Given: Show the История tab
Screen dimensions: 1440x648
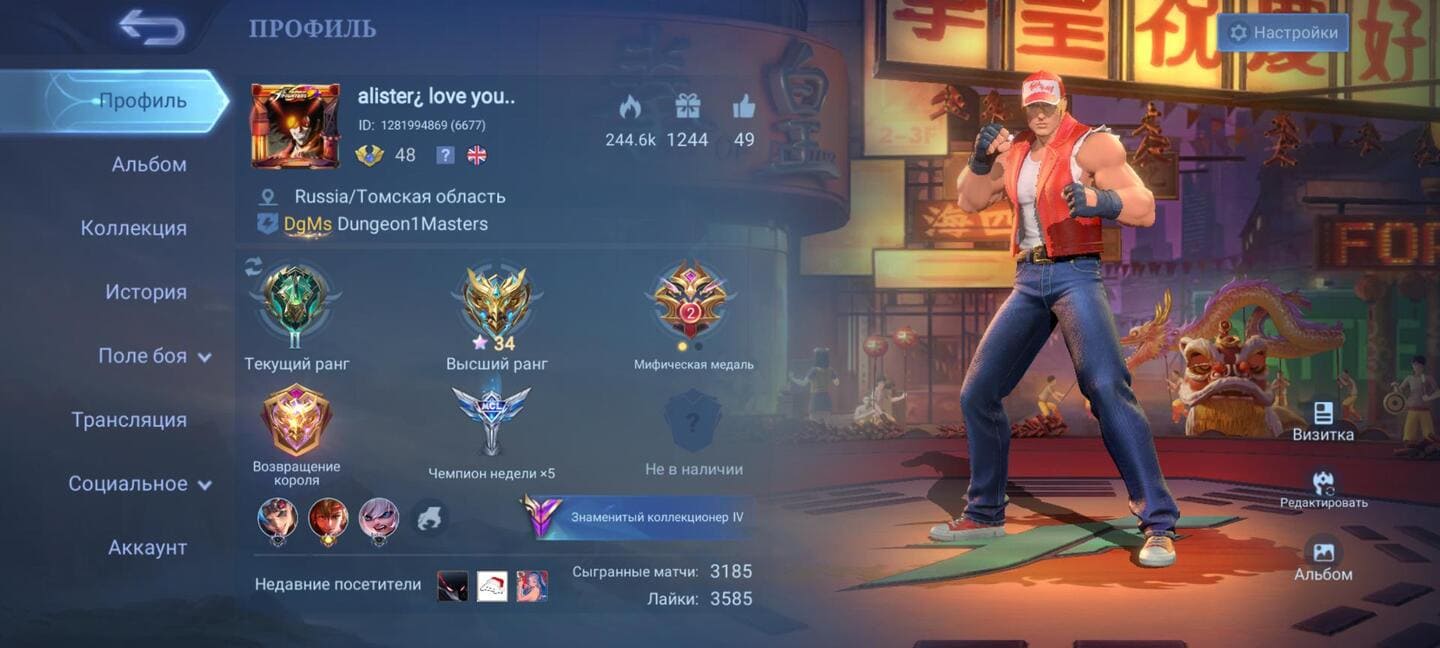Looking at the screenshot, I should [x=146, y=292].
